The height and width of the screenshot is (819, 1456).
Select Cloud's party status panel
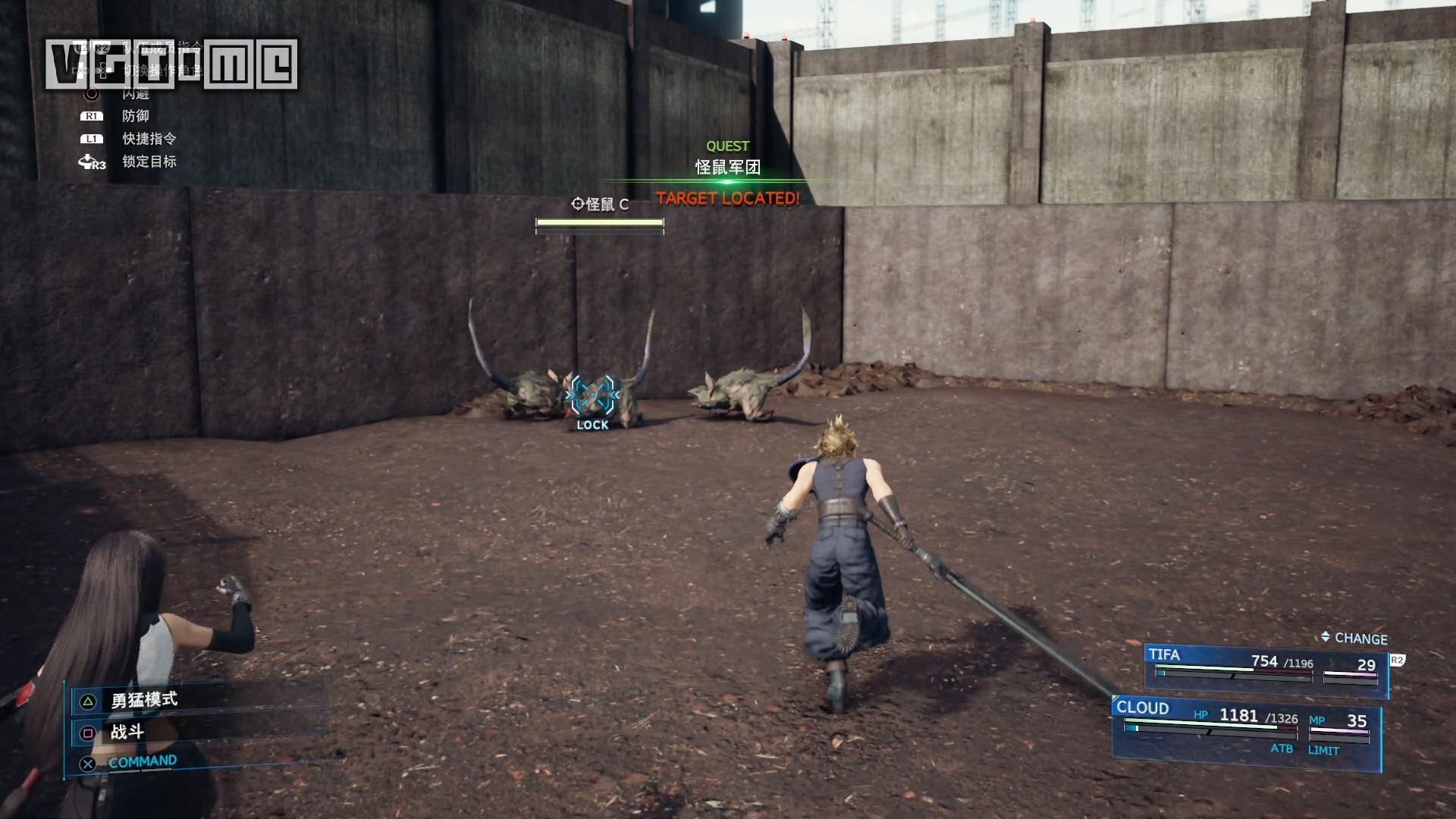(x=1246, y=729)
